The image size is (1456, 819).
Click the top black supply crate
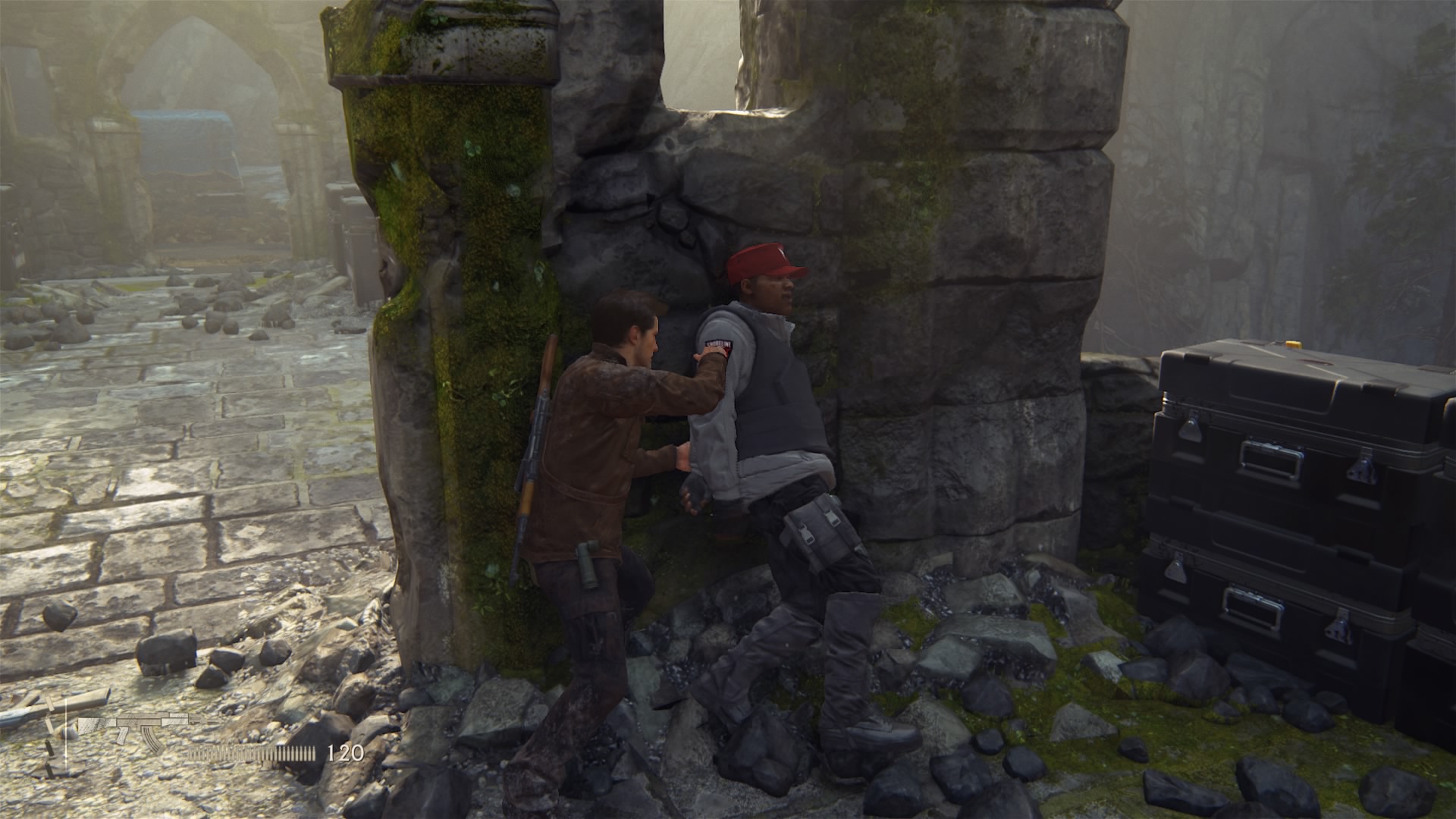pyautogui.click(x=1289, y=425)
